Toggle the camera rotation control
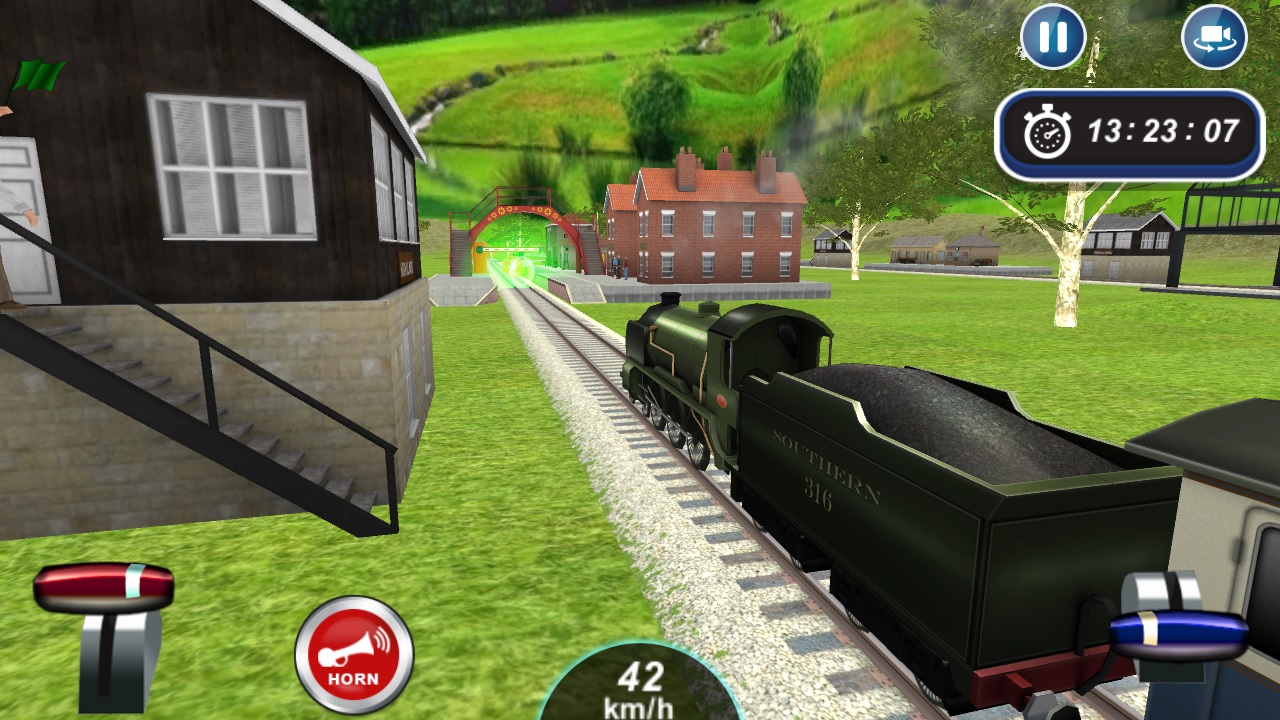 click(1215, 38)
